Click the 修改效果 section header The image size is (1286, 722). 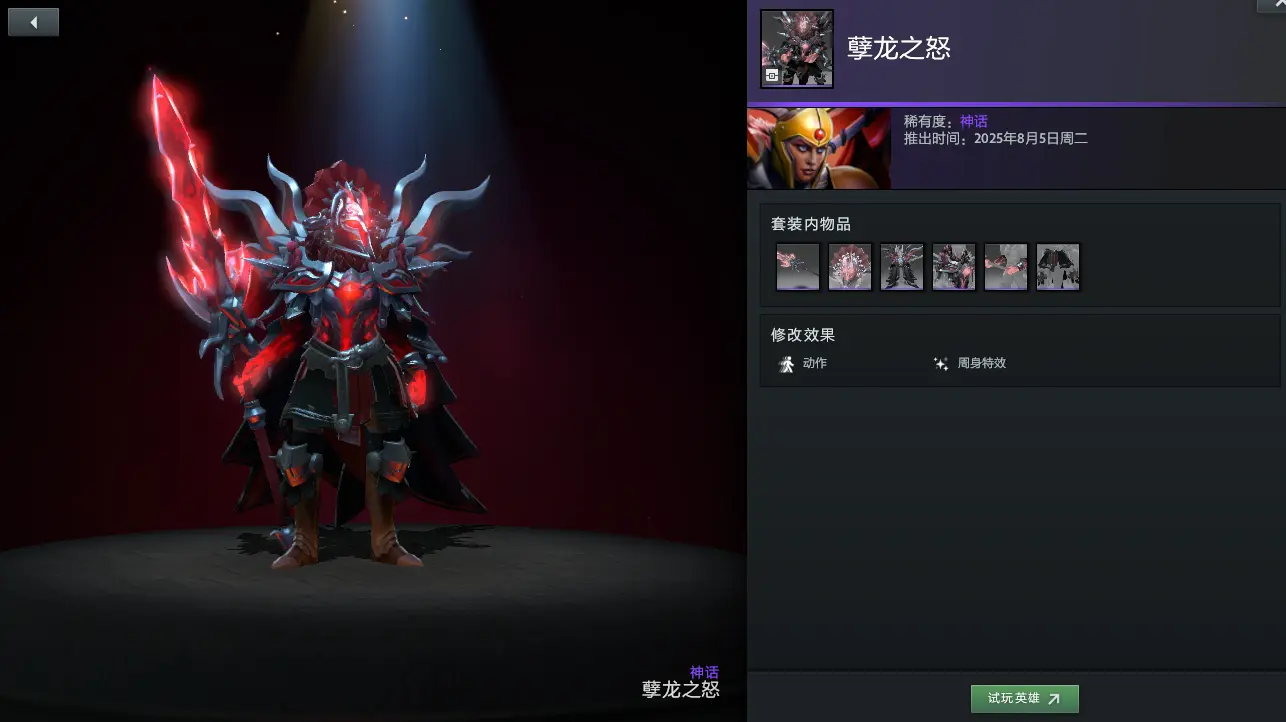pos(802,335)
